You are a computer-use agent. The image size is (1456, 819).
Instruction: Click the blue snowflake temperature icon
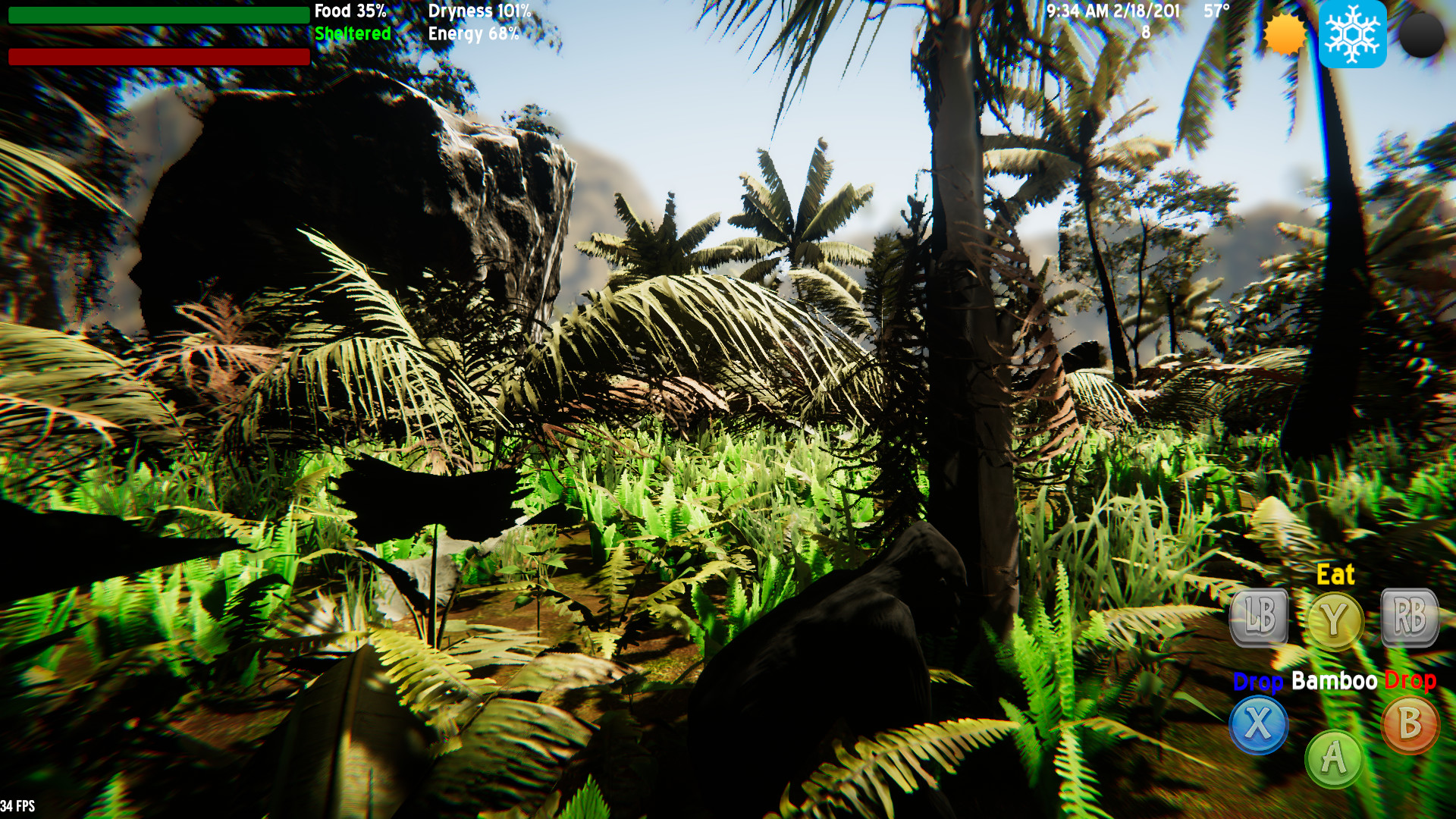tap(1351, 33)
